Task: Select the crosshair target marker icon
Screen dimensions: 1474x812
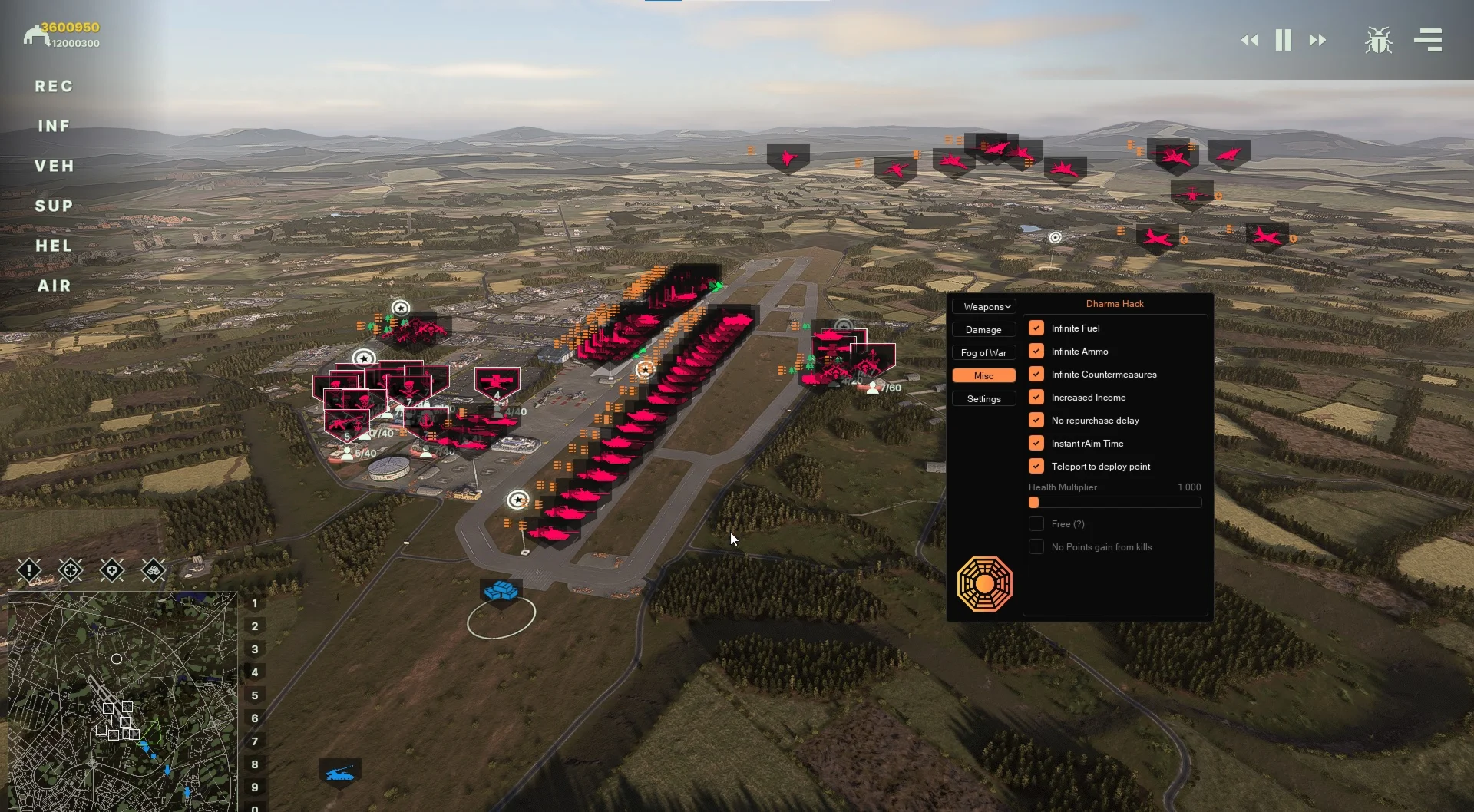Action: [x=71, y=571]
